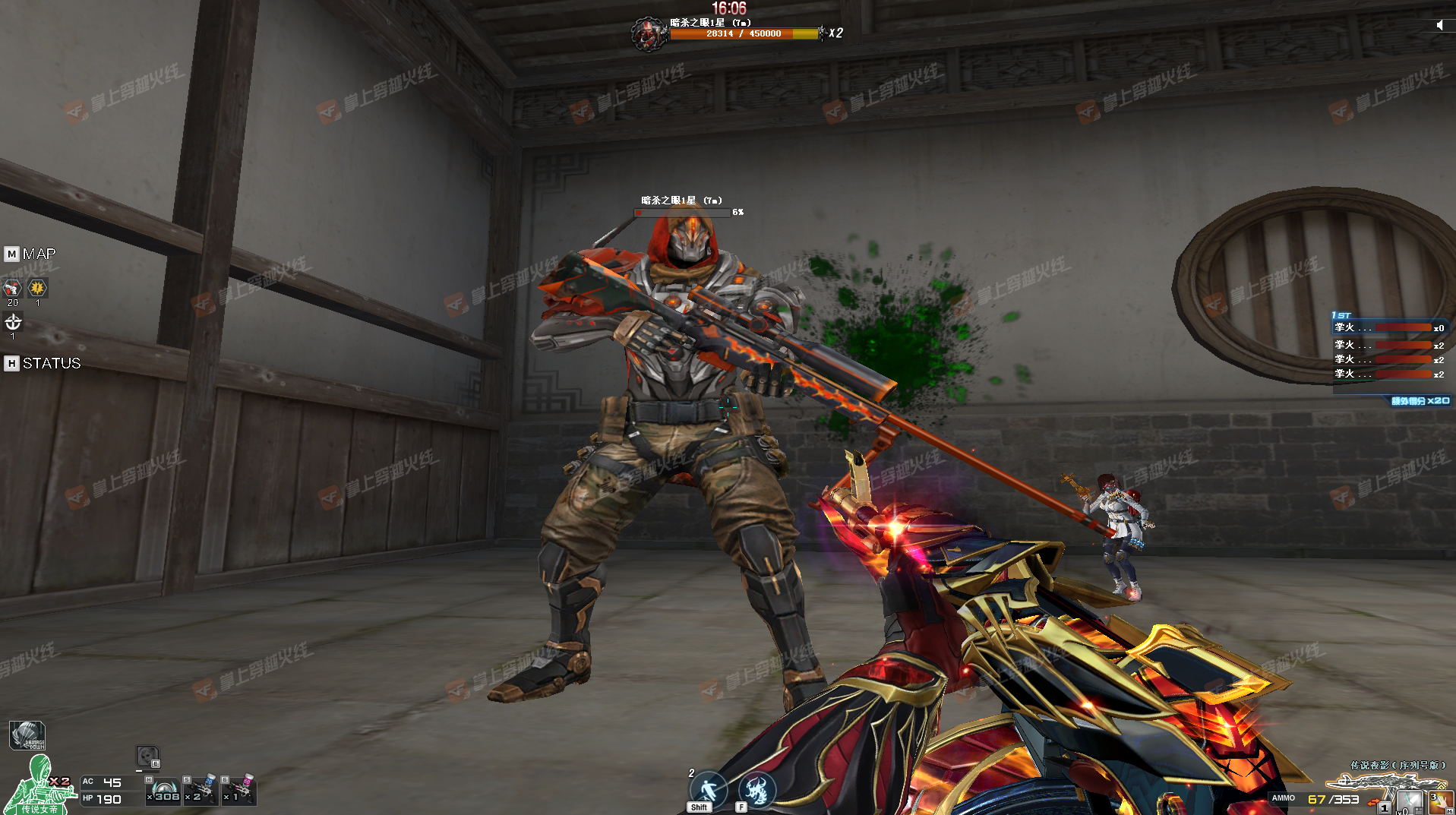This screenshot has height=815, width=1456.
Task: Toggle the speaker sound icon
Action: 1439,25
